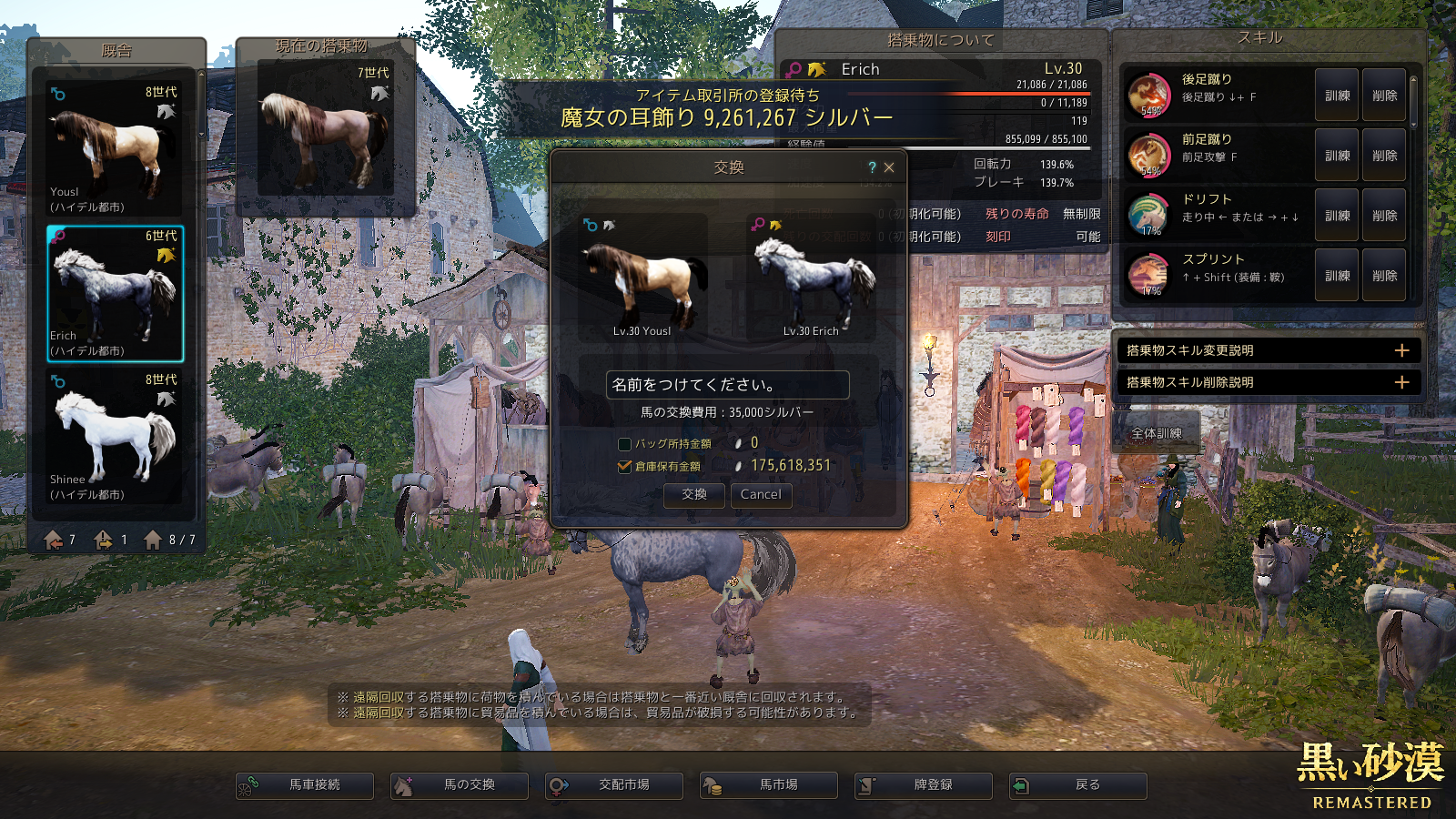Close the 交換 dialog window
This screenshot has height=819, width=1456.
pyautogui.click(x=889, y=167)
